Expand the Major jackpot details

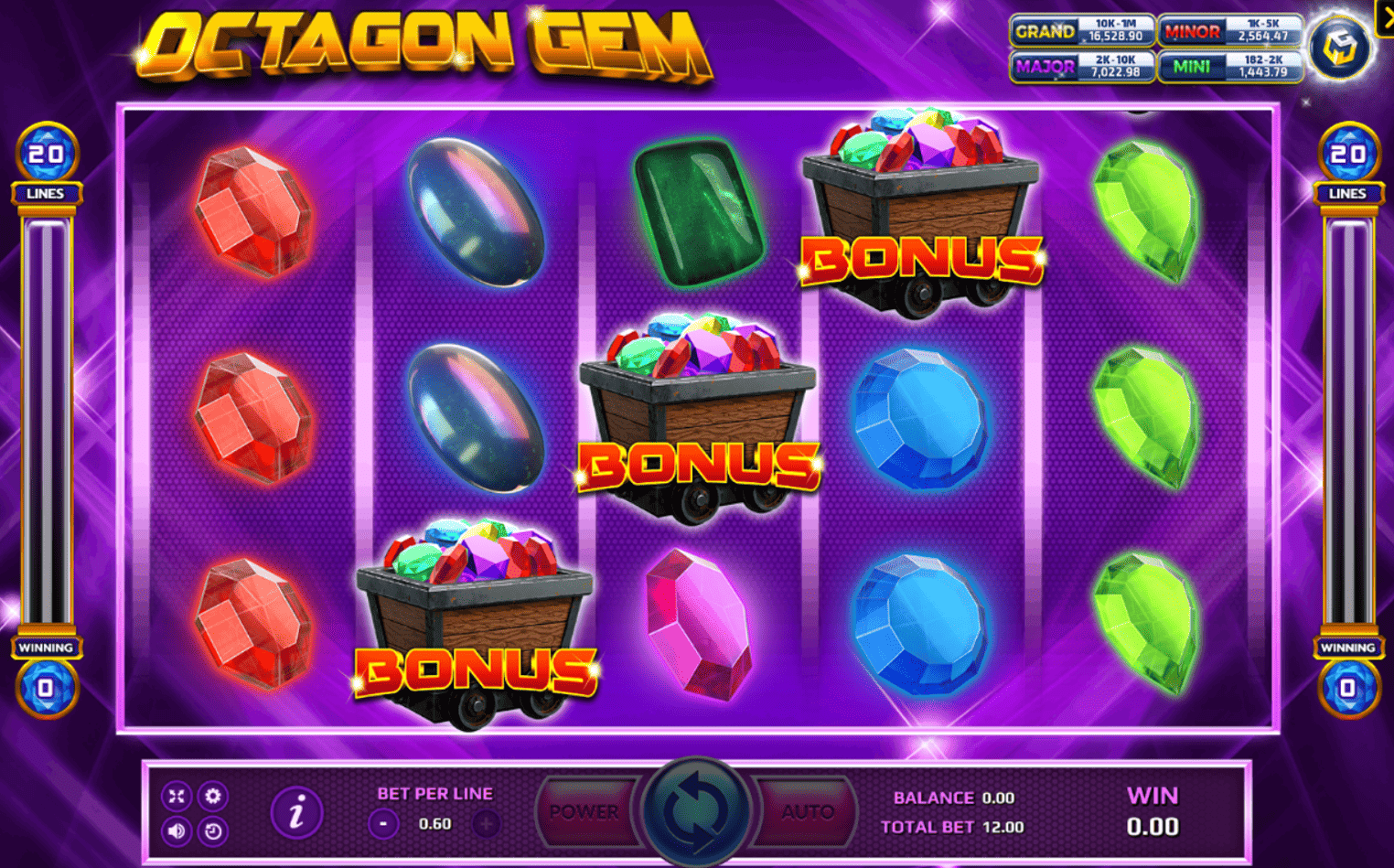(1082, 66)
